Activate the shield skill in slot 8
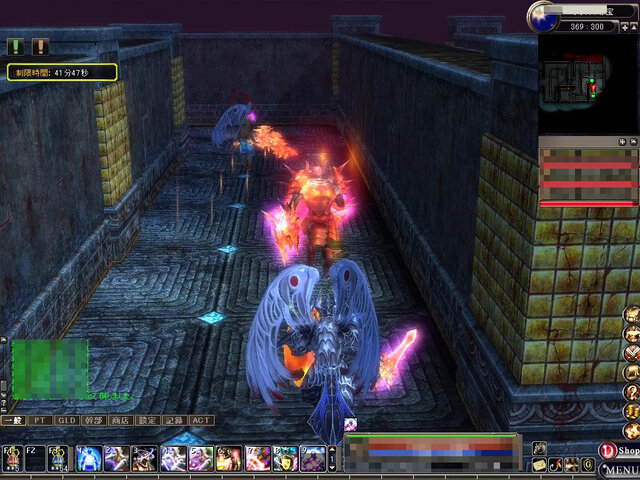 click(x=284, y=459)
